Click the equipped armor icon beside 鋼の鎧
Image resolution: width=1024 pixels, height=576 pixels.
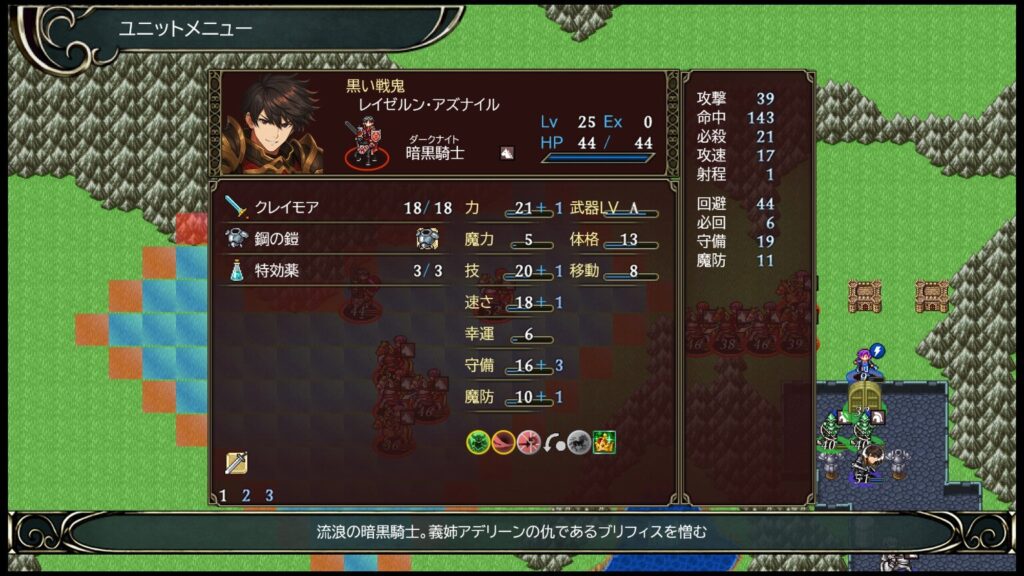[427, 238]
